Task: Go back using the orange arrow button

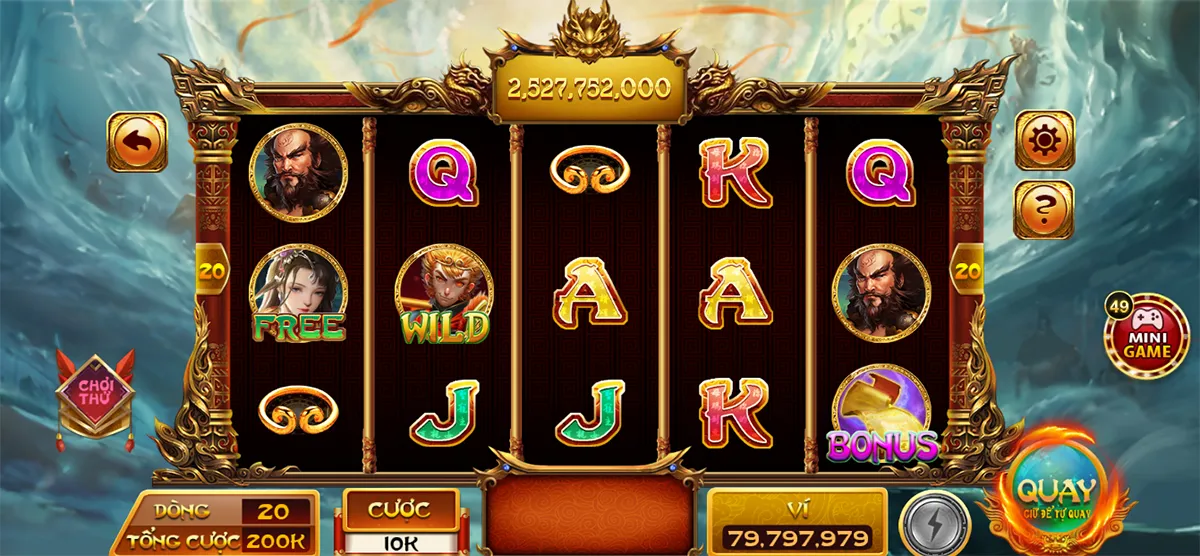Action: pyautogui.click(x=138, y=142)
